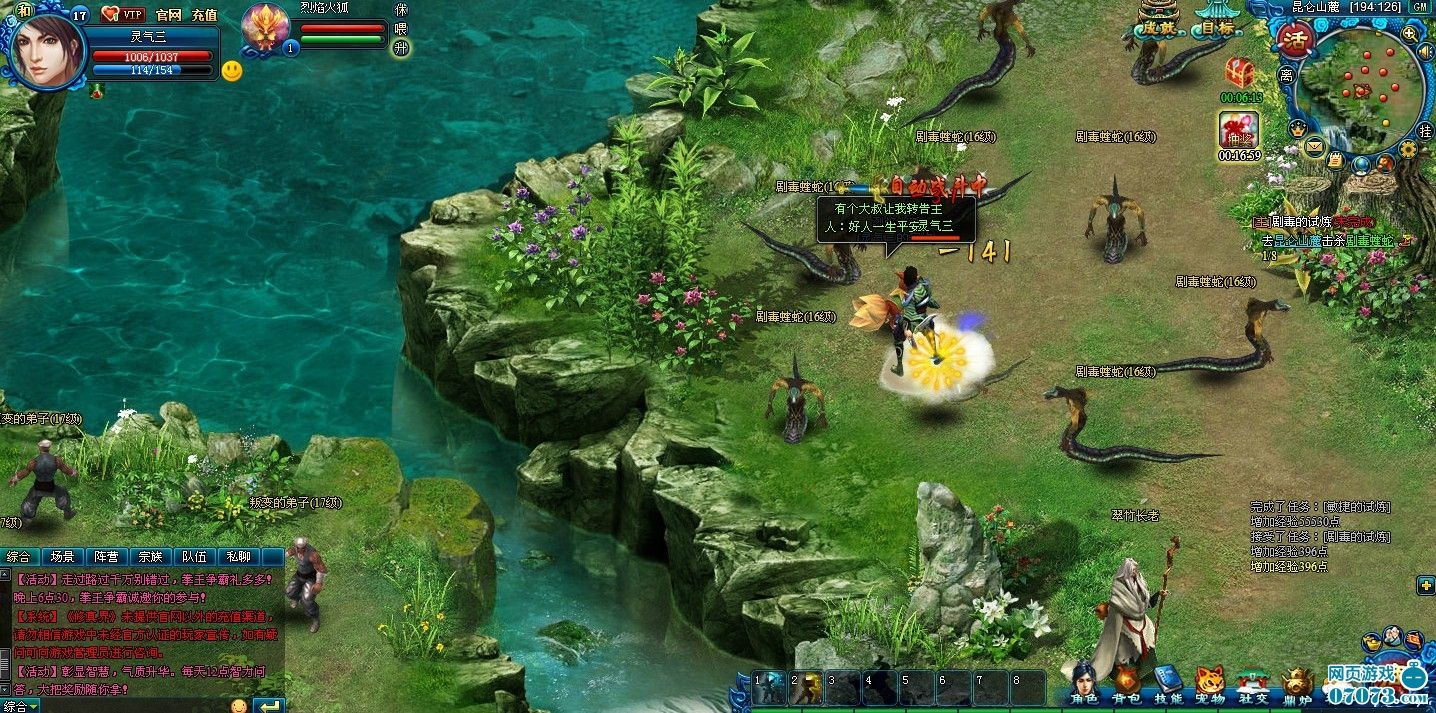
Task: Open the mail envelope icon
Action: 1313,149
